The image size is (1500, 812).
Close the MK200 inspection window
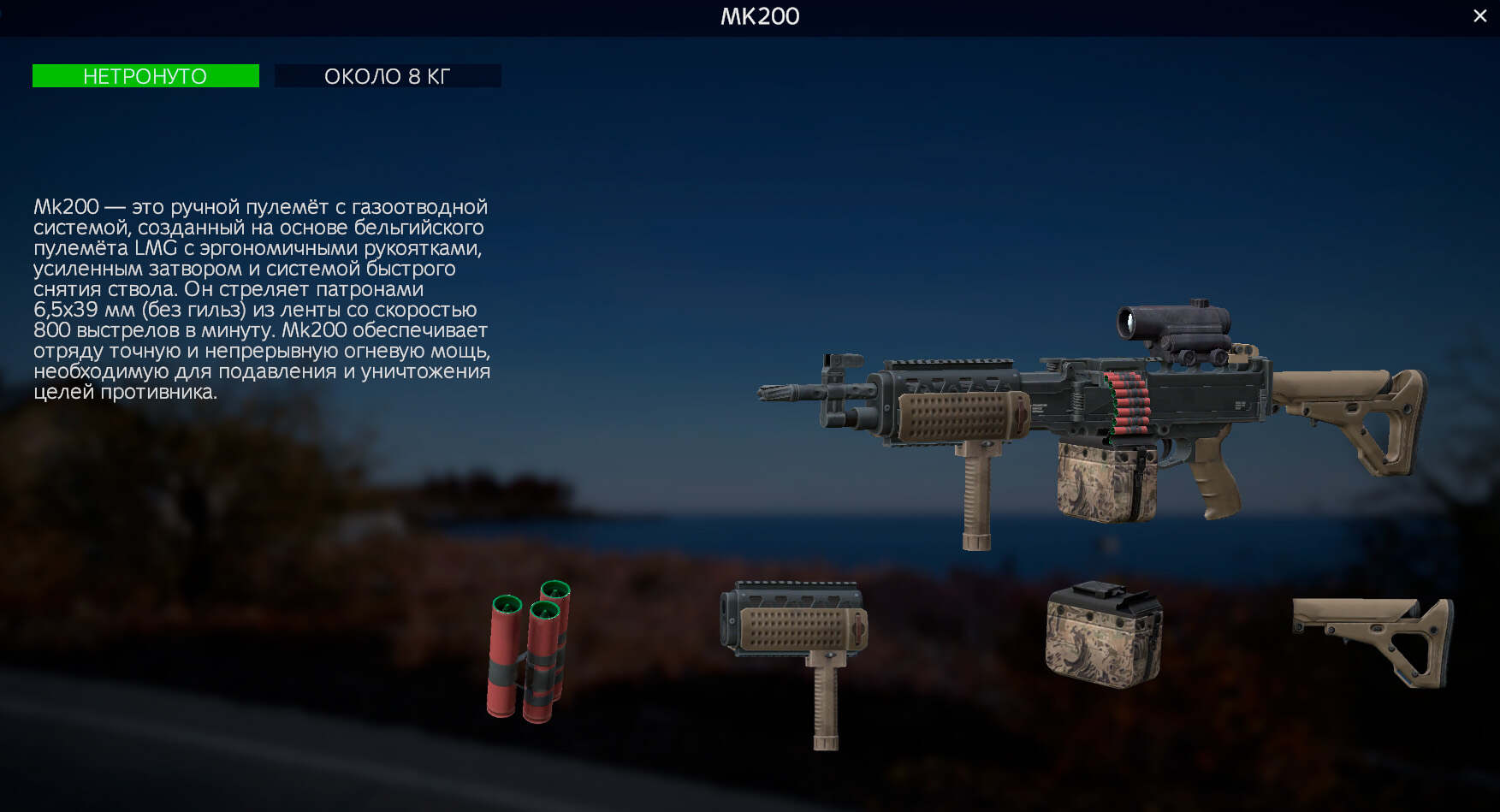click(x=1479, y=15)
